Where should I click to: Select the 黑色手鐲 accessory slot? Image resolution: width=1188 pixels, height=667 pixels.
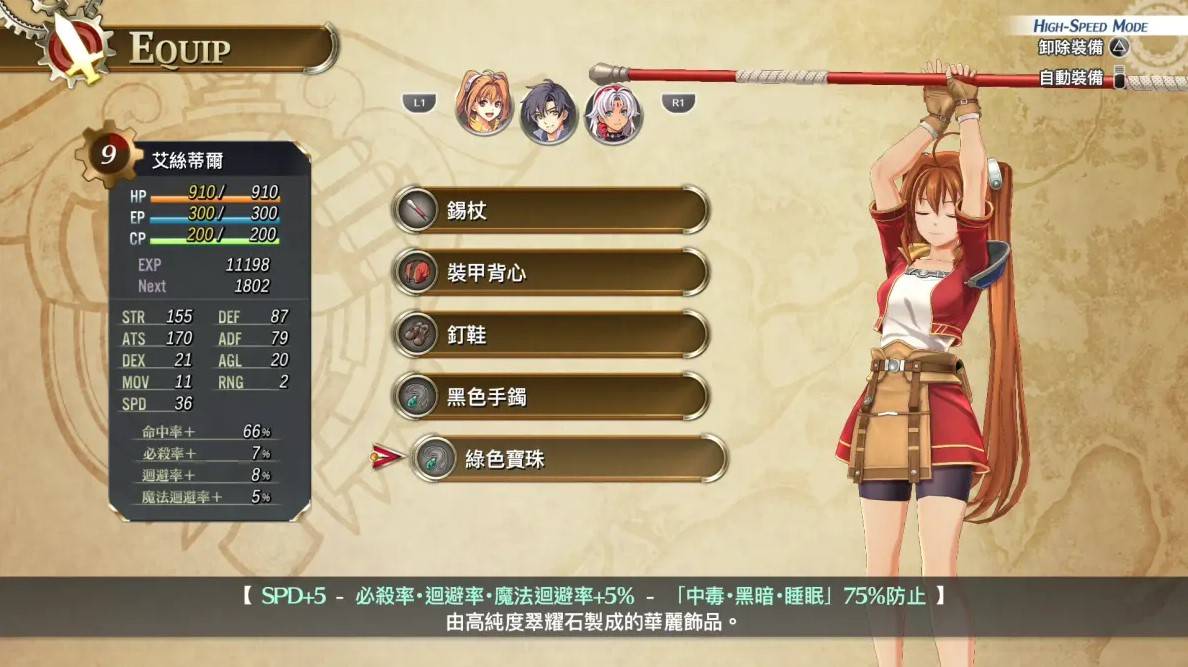[x=550, y=397]
